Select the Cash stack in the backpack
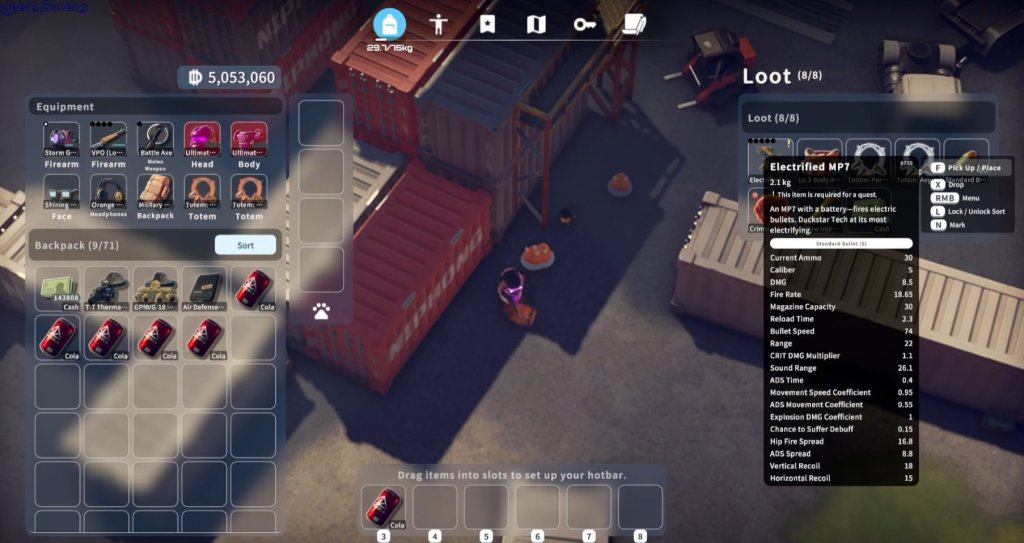1024x543 pixels. pos(59,287)
